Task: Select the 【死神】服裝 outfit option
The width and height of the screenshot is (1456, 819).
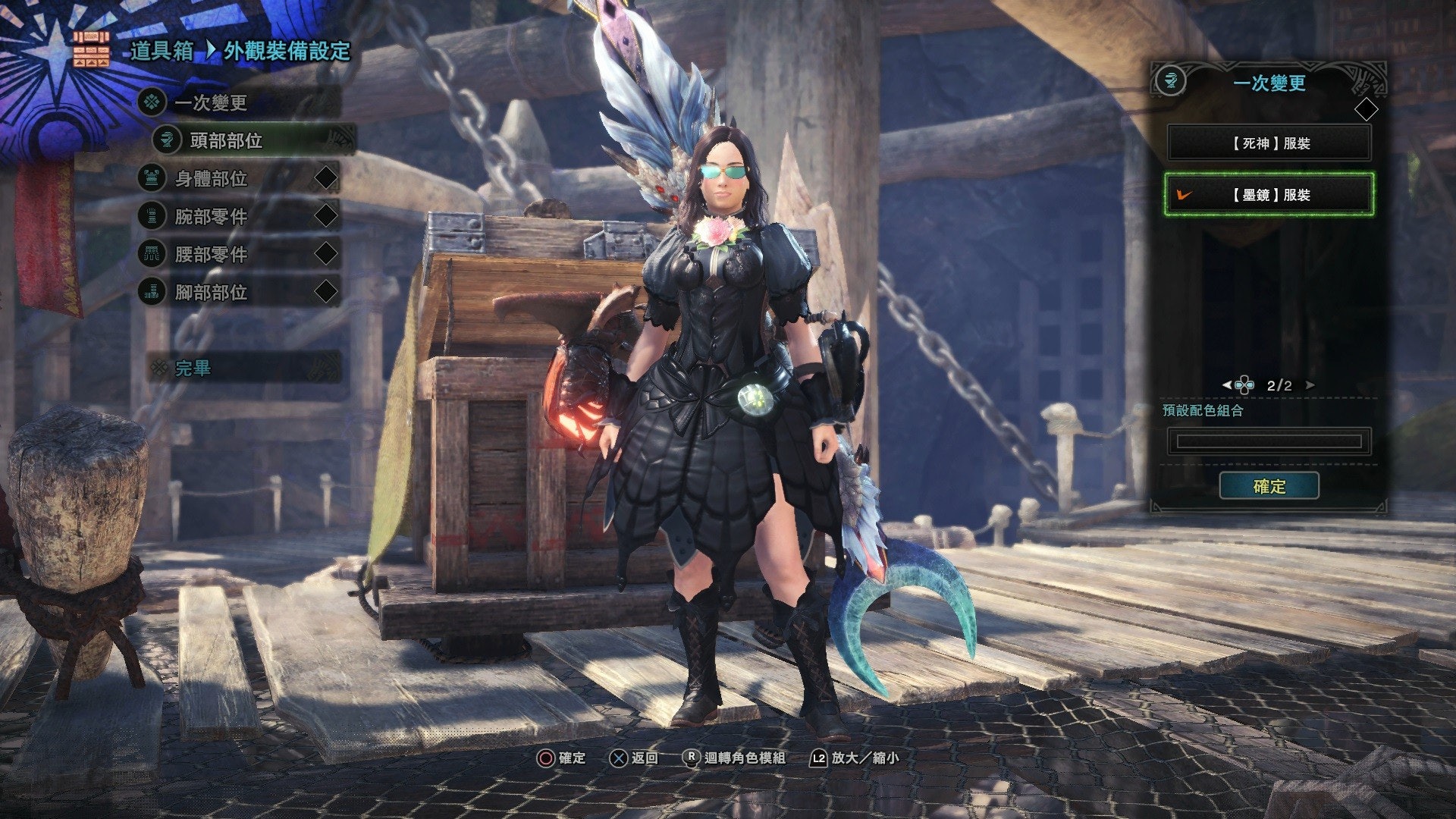Action: point(1269,143)
